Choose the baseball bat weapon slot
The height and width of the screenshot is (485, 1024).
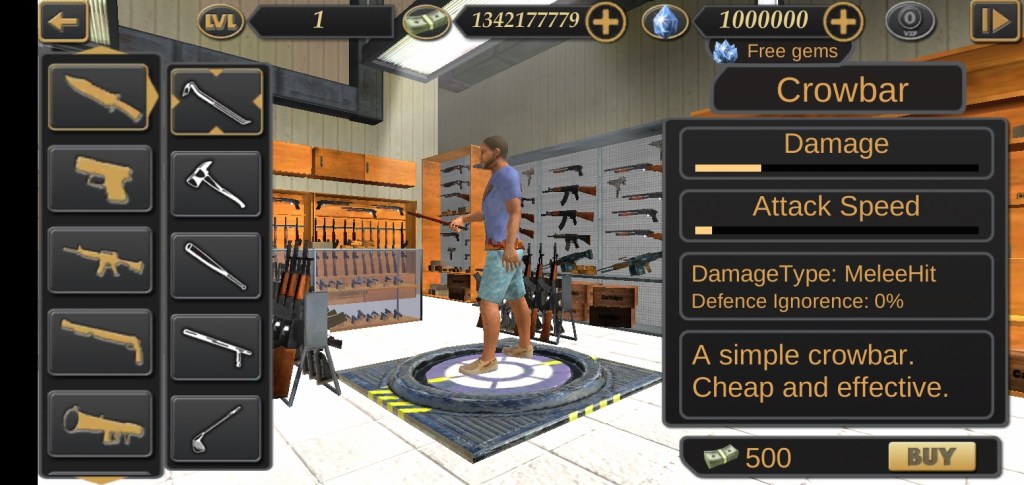(x=215, y=265)
